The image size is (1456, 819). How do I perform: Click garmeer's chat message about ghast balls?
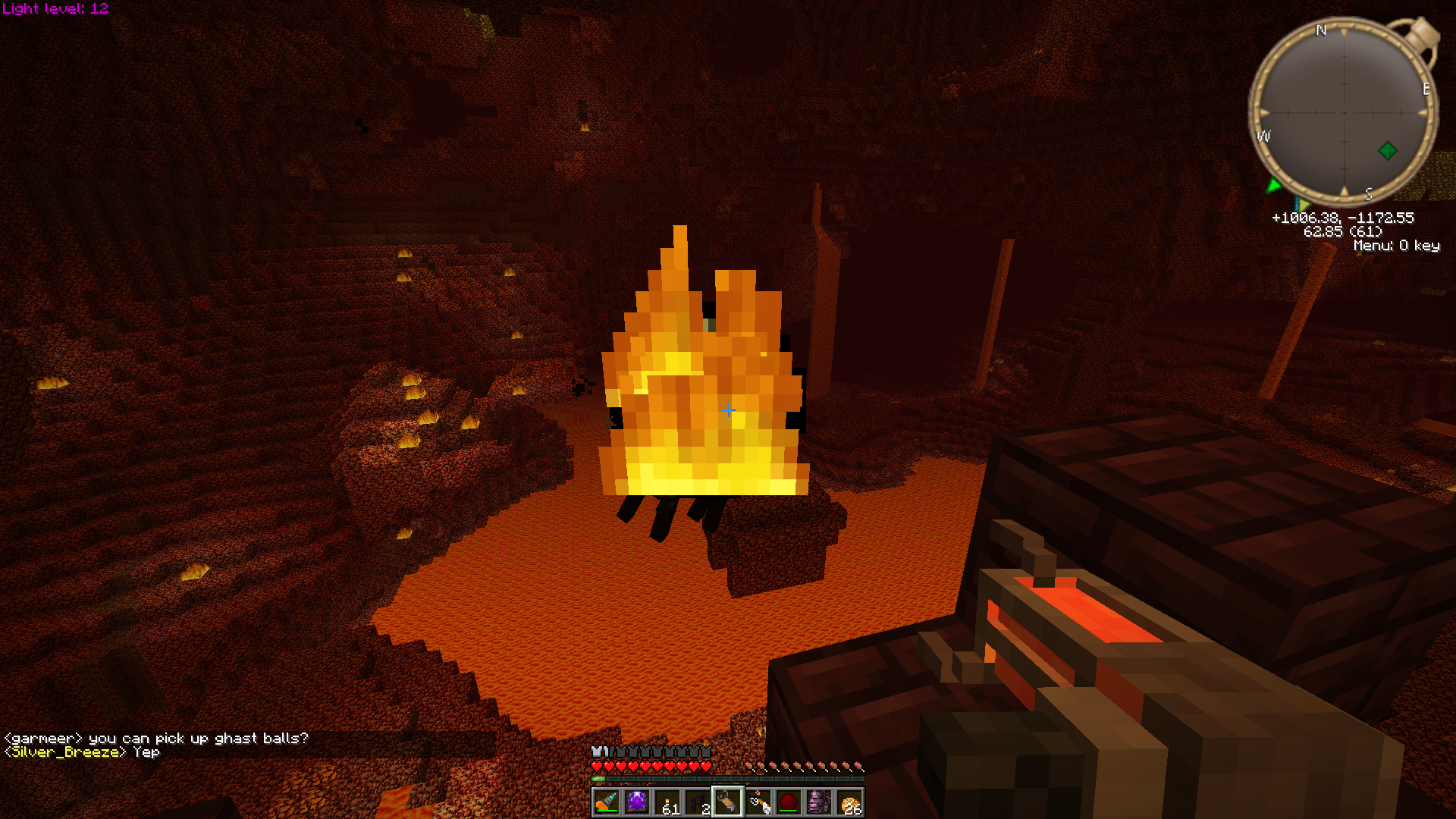click(x=156, y=739)
